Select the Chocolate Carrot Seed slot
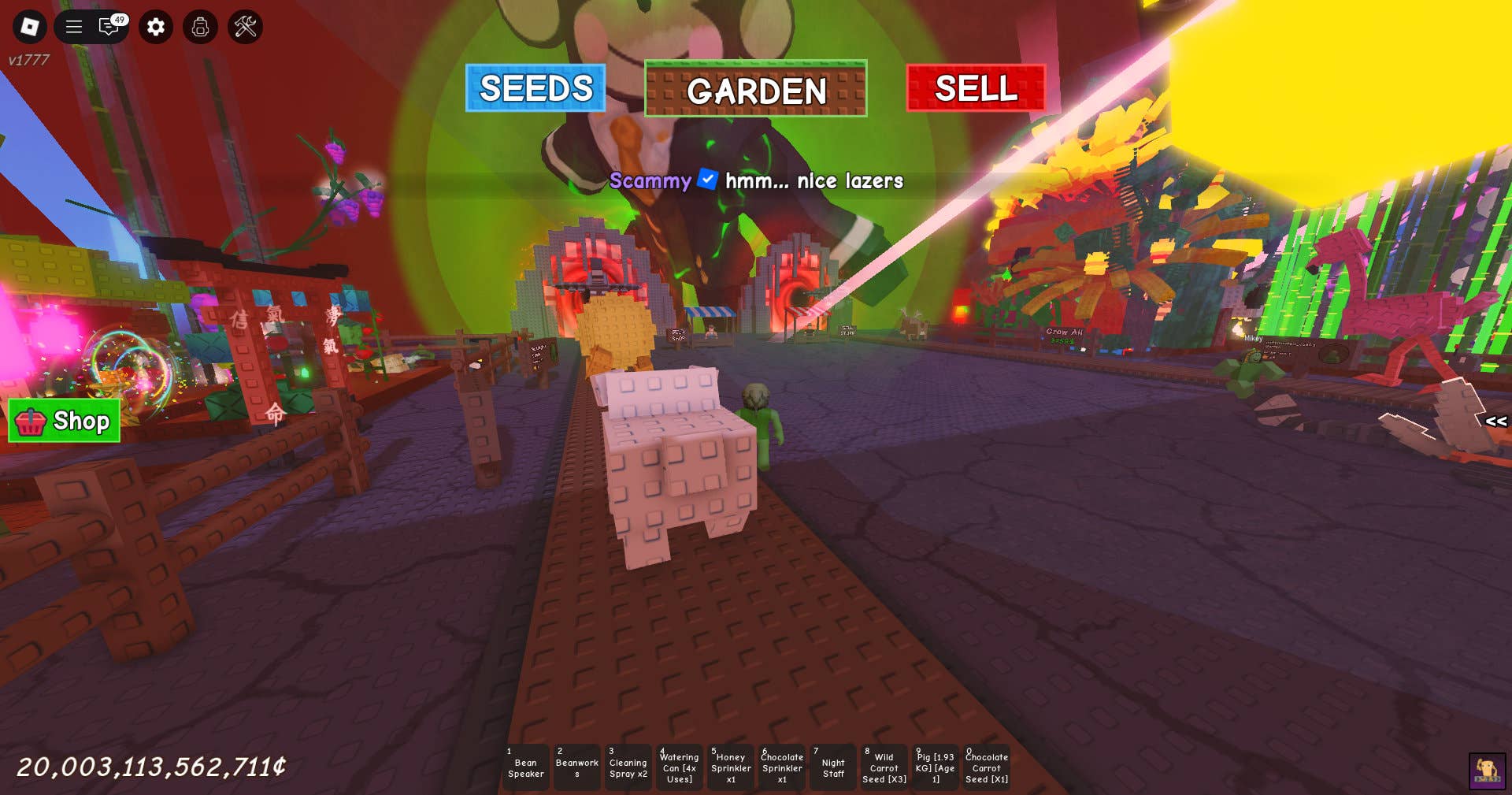 [987, 767]
